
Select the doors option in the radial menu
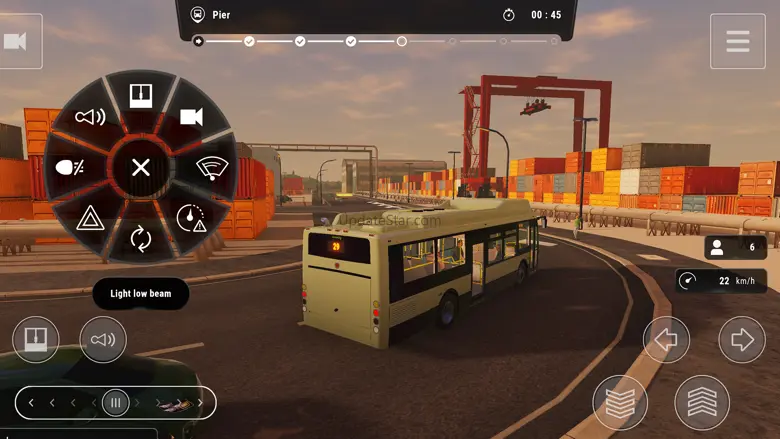[141, 96]
